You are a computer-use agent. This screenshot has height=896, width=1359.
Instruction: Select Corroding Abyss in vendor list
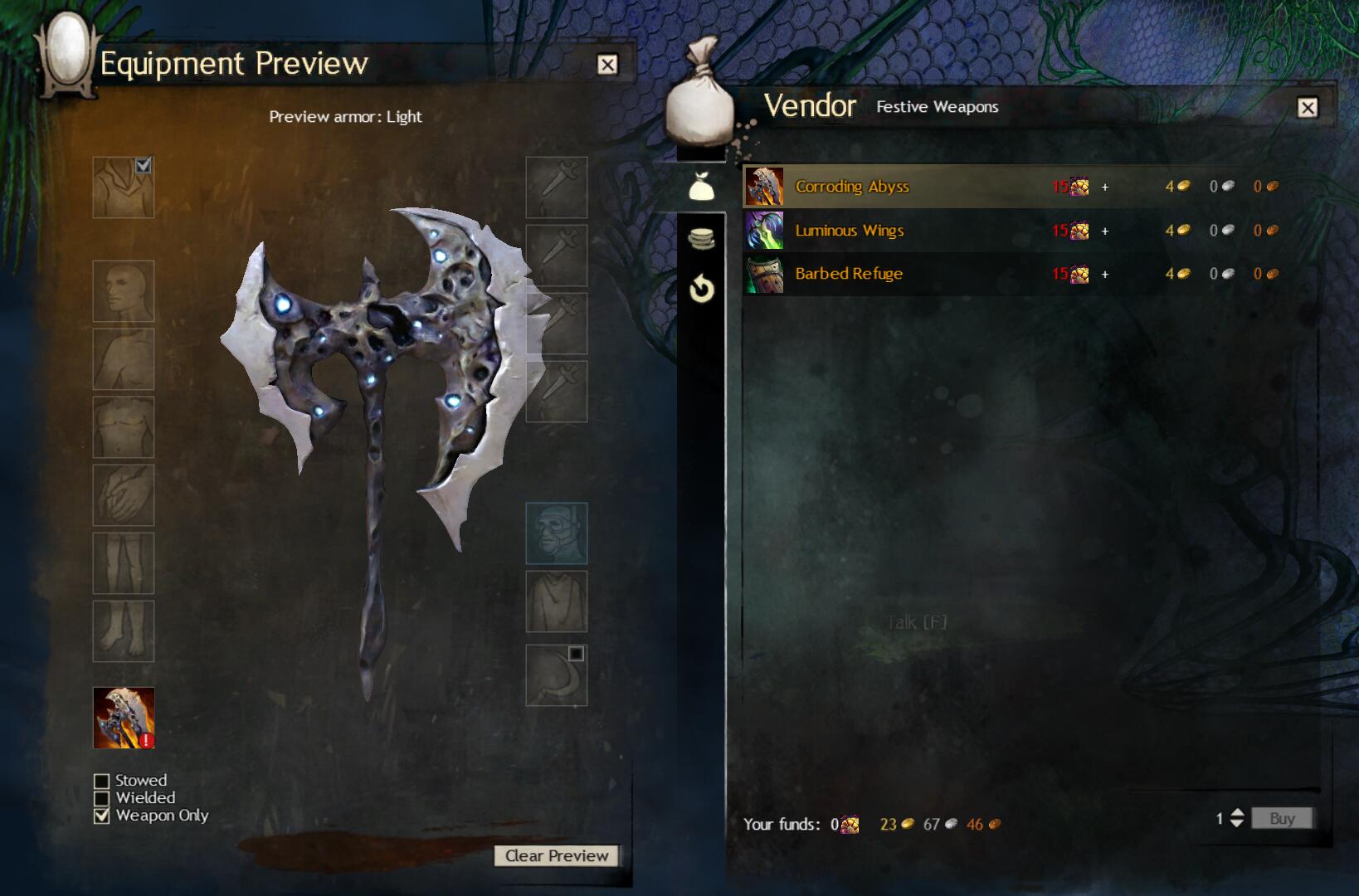[852, 187]
